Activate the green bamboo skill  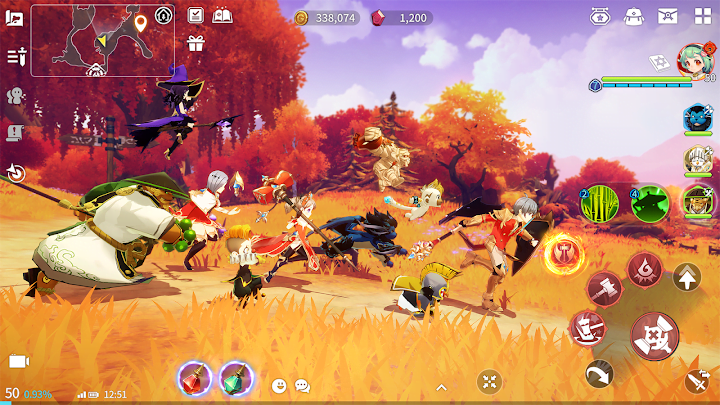point(600,203)
